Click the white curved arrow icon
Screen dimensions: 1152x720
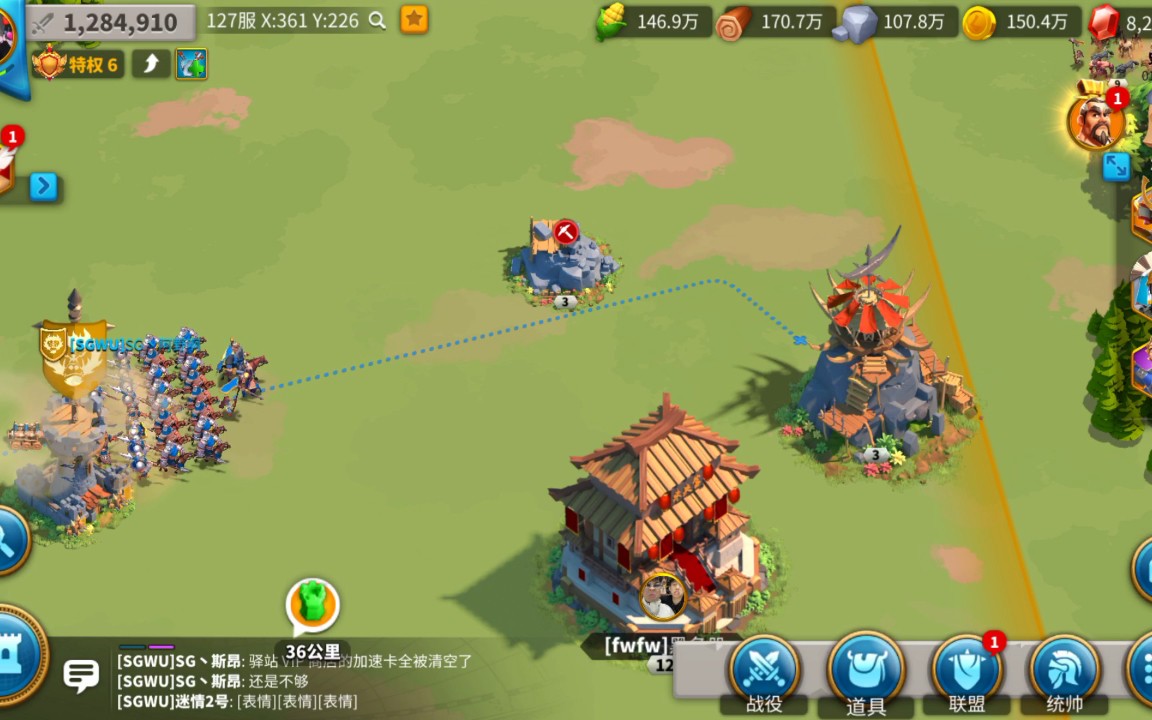pyautogui.click(x=151, y=65)
